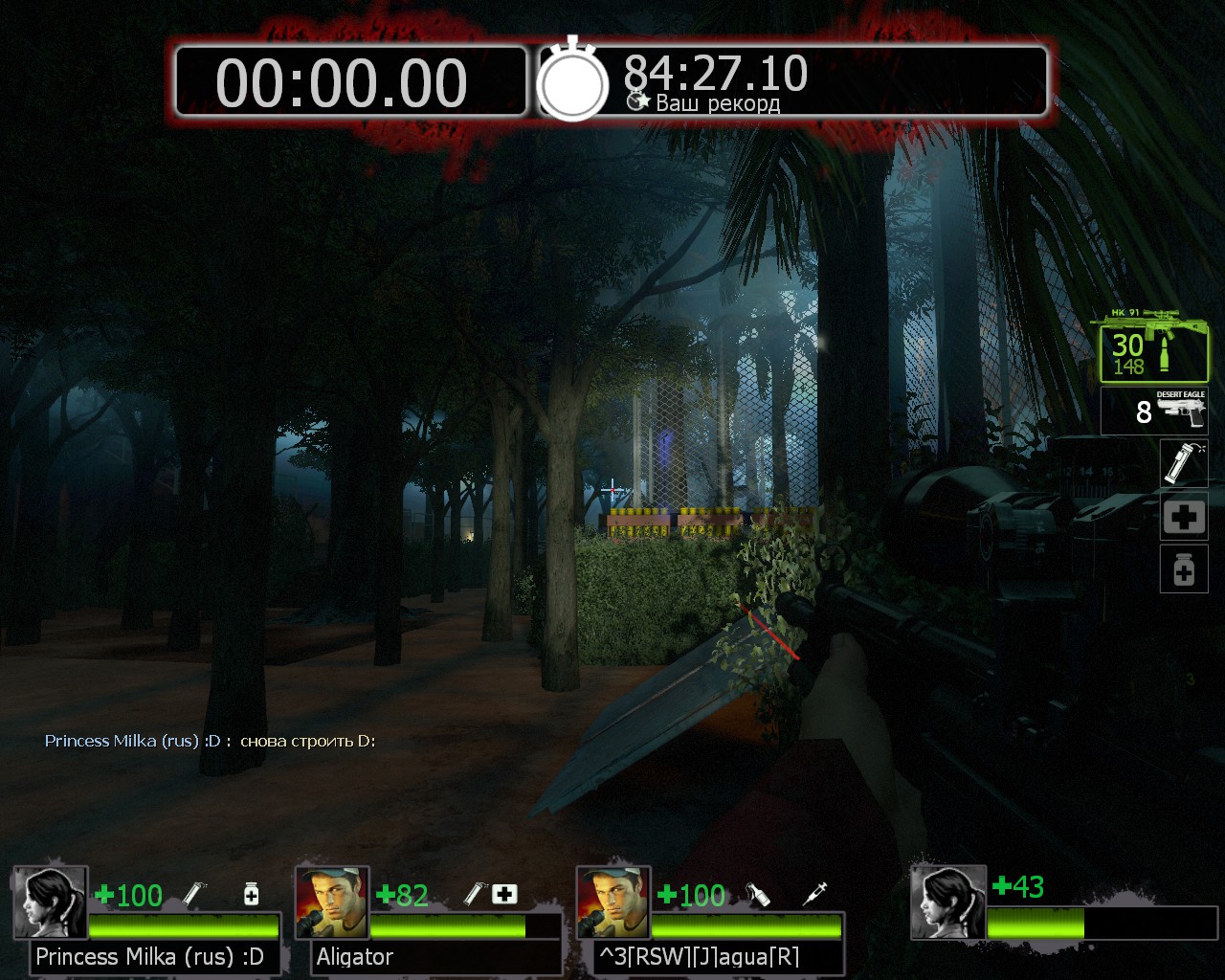Viewport: 1225px width, 980px height.
Task: Click the ^3[RSW][J]agua[R] player portrait
Action: coord(613,902)
